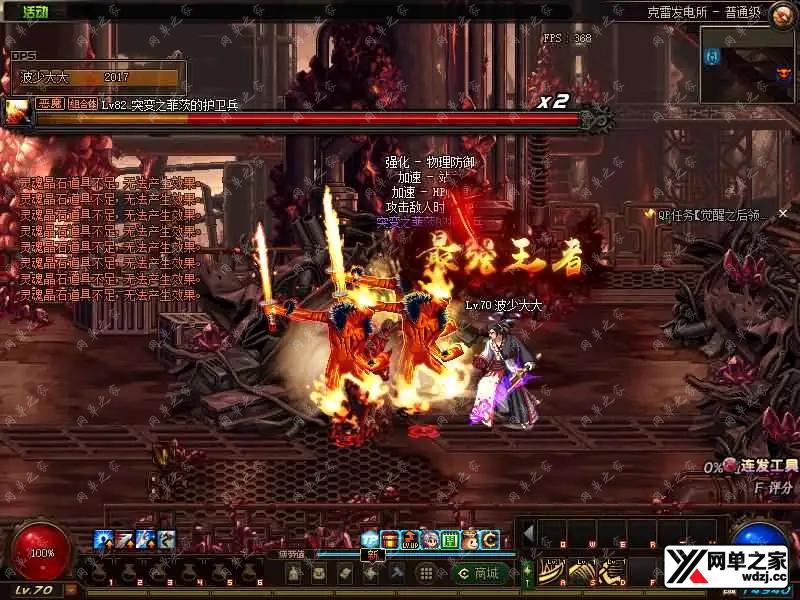Click the gold coin C icon
Image resolution: width=800 pixels, height=600 pixels.
[x=489, y=540]
